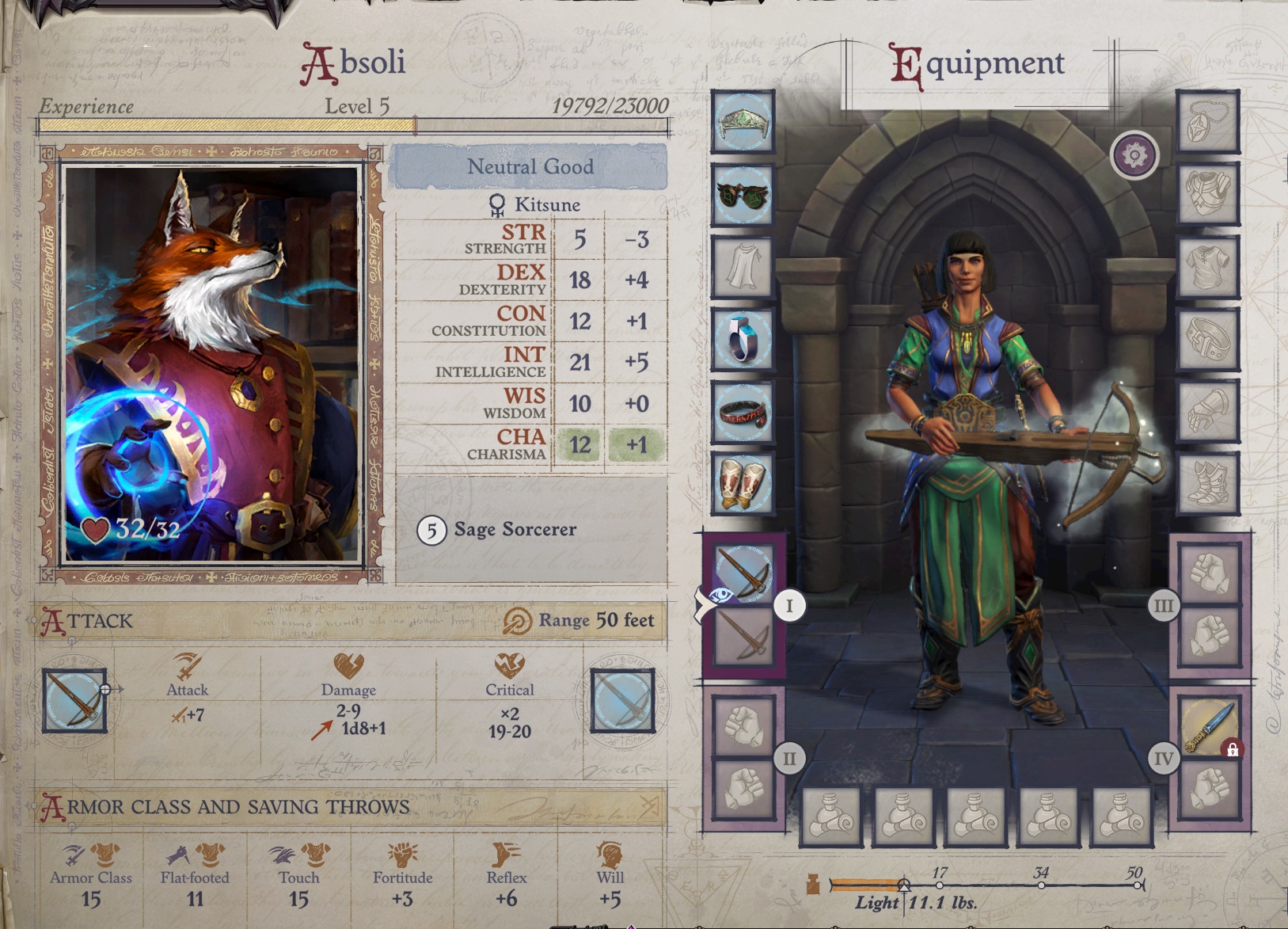
Task: Switch to weapon set III
Action: [x=1163, y=607]
